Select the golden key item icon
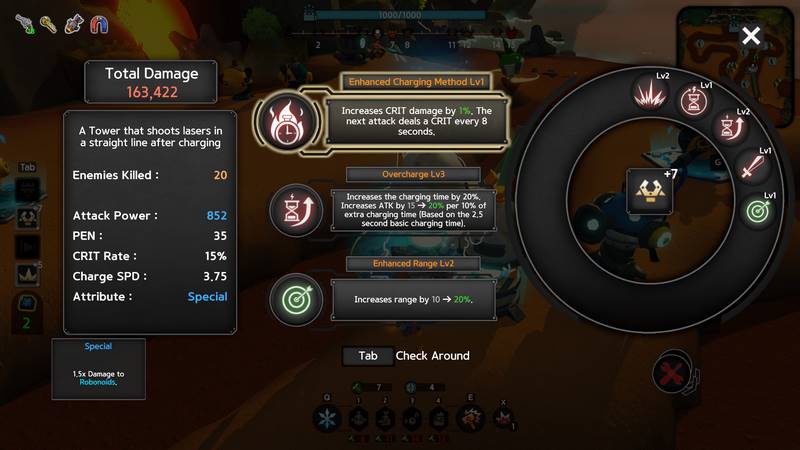Viewport: 800px width, 450px height. [48, 23]
